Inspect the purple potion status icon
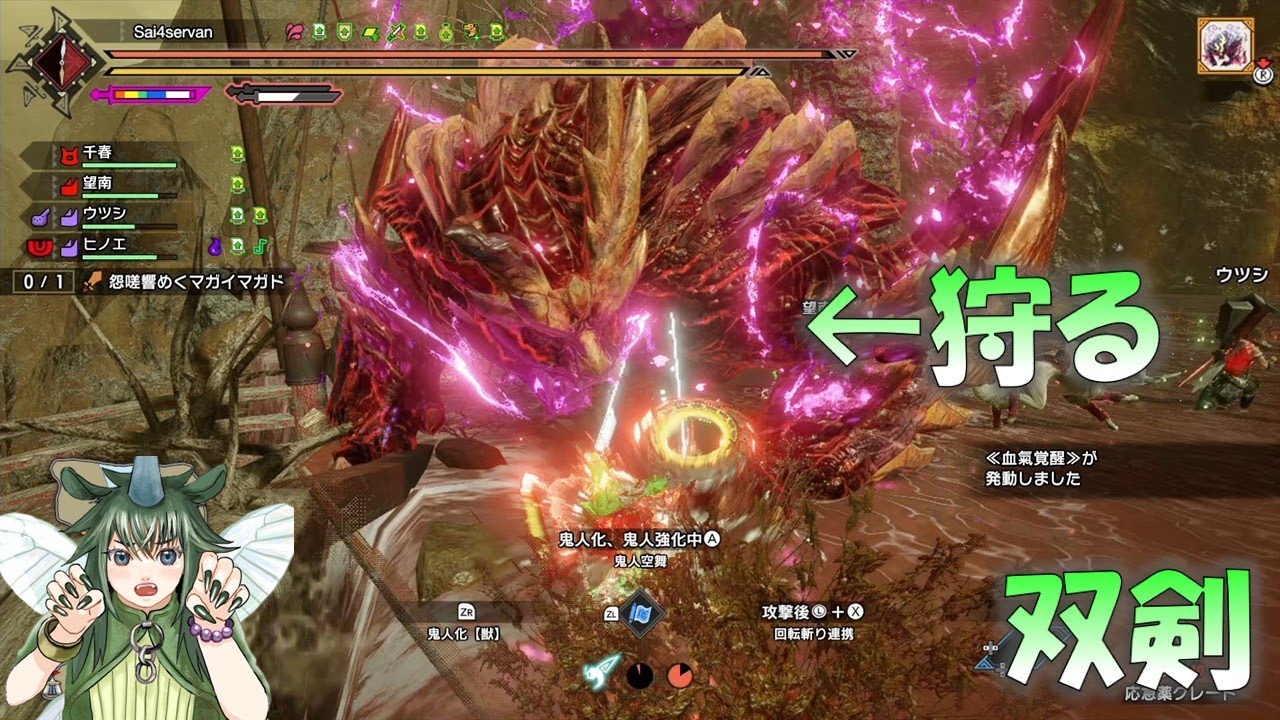1280x720 pixels. pyautogui.click(x=214, y=245)
